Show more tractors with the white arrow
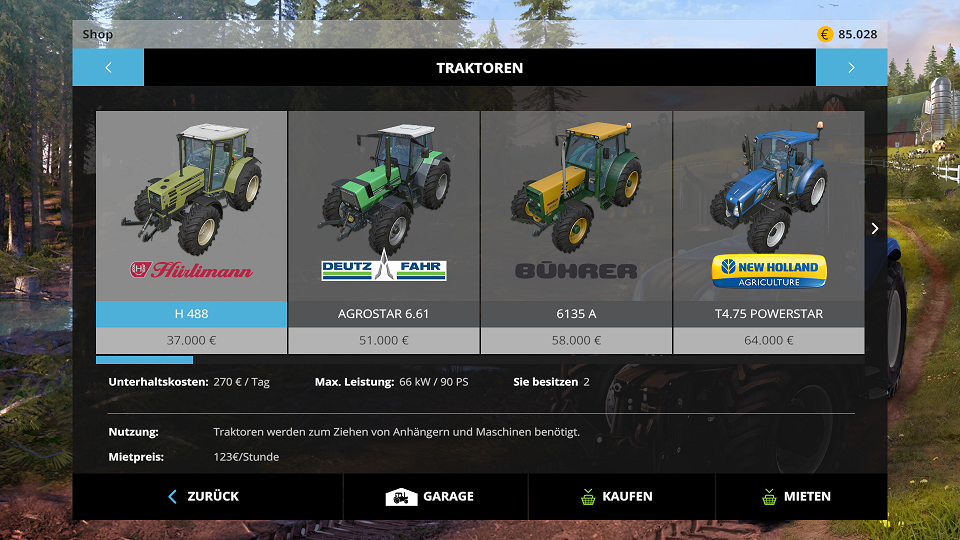 (875, 229)
